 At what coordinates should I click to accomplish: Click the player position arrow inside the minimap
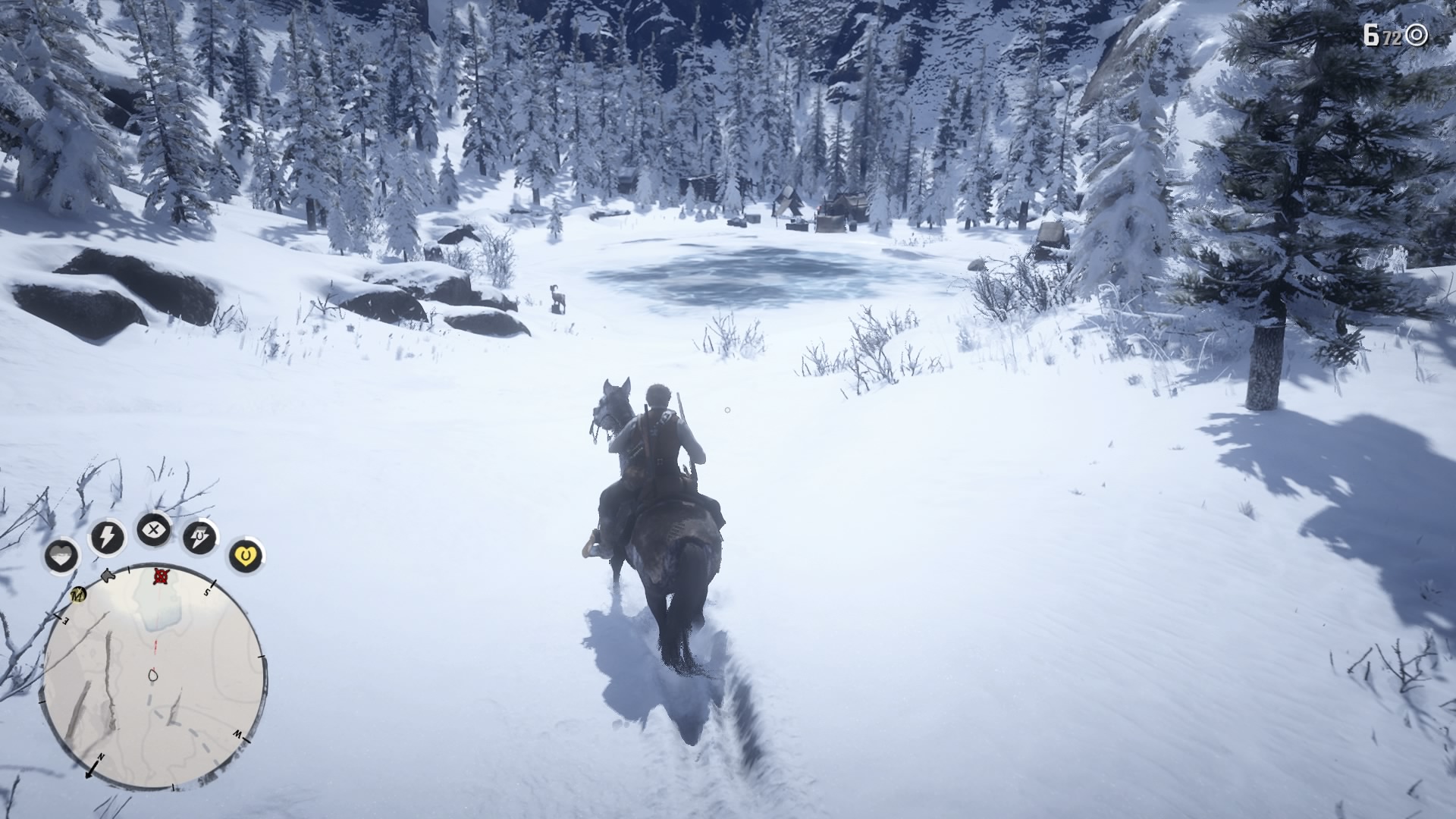(152, 676)
